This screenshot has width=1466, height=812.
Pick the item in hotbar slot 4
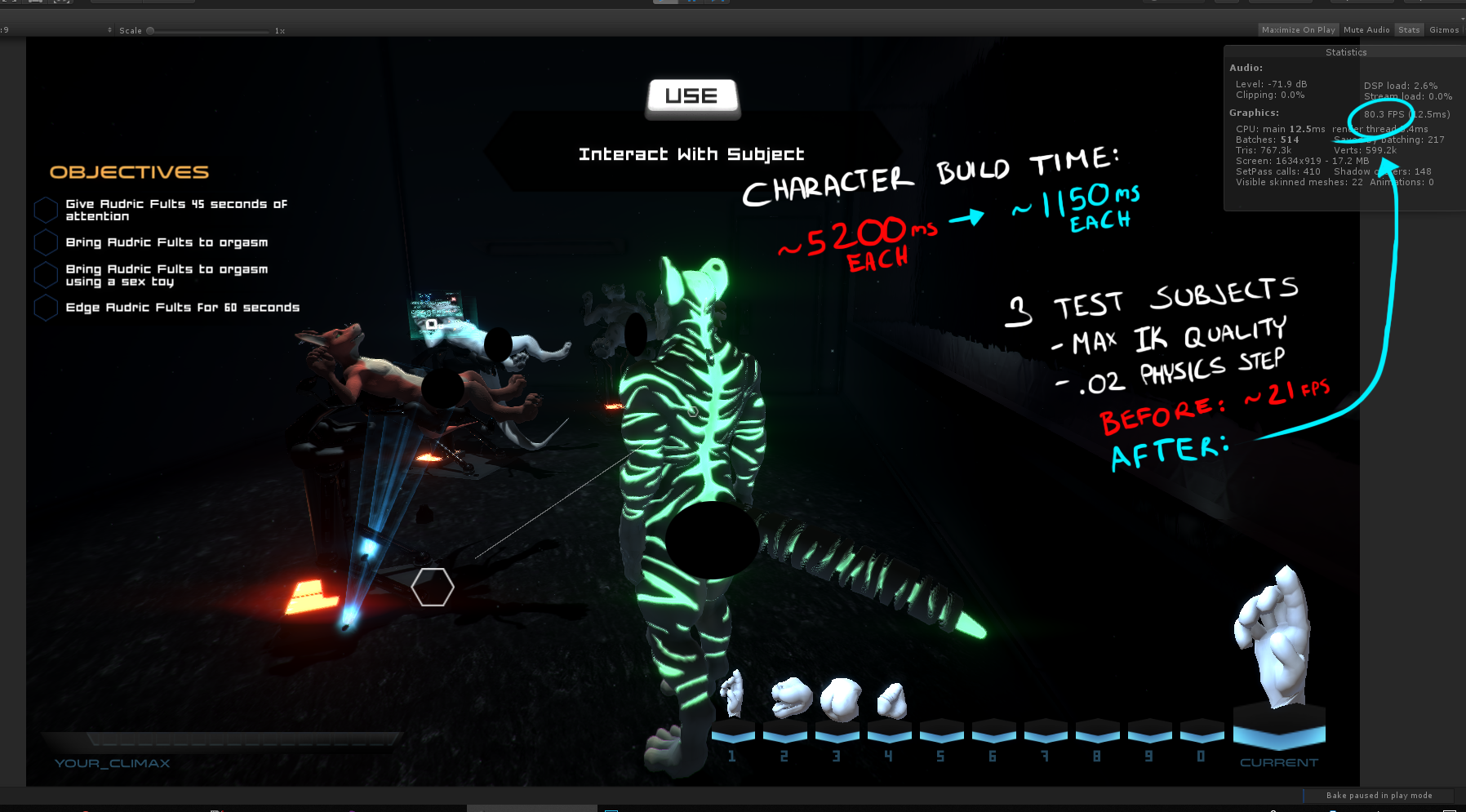point(891,701)
